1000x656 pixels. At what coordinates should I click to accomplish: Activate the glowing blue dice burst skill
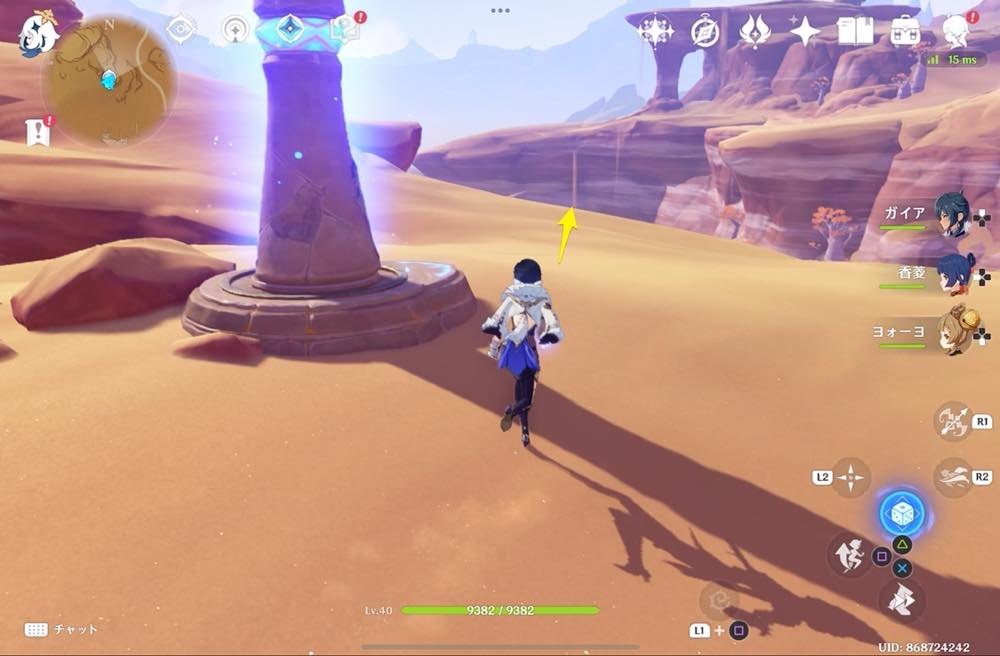click(901, 514)
